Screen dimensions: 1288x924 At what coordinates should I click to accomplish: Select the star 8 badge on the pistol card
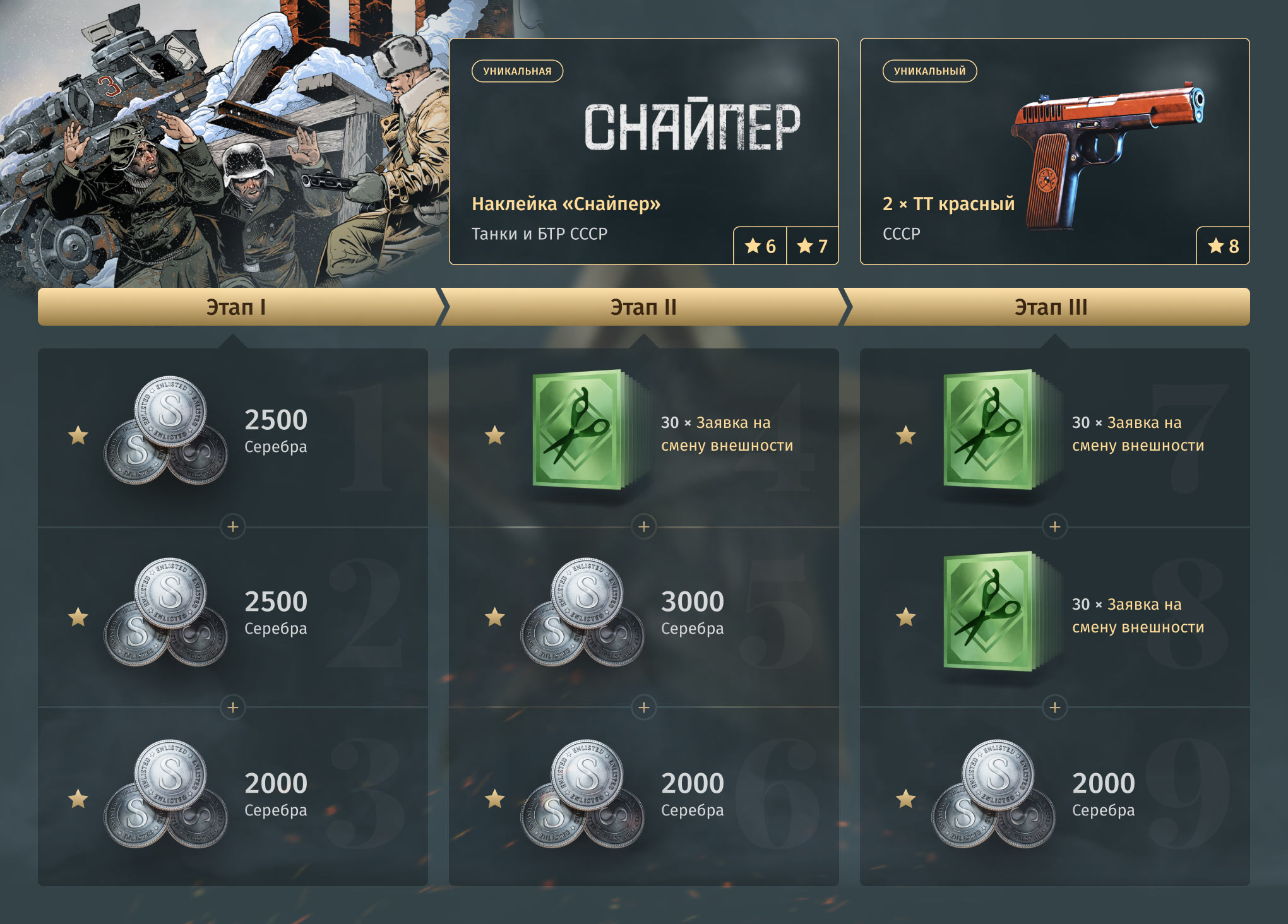(1223, 246)
